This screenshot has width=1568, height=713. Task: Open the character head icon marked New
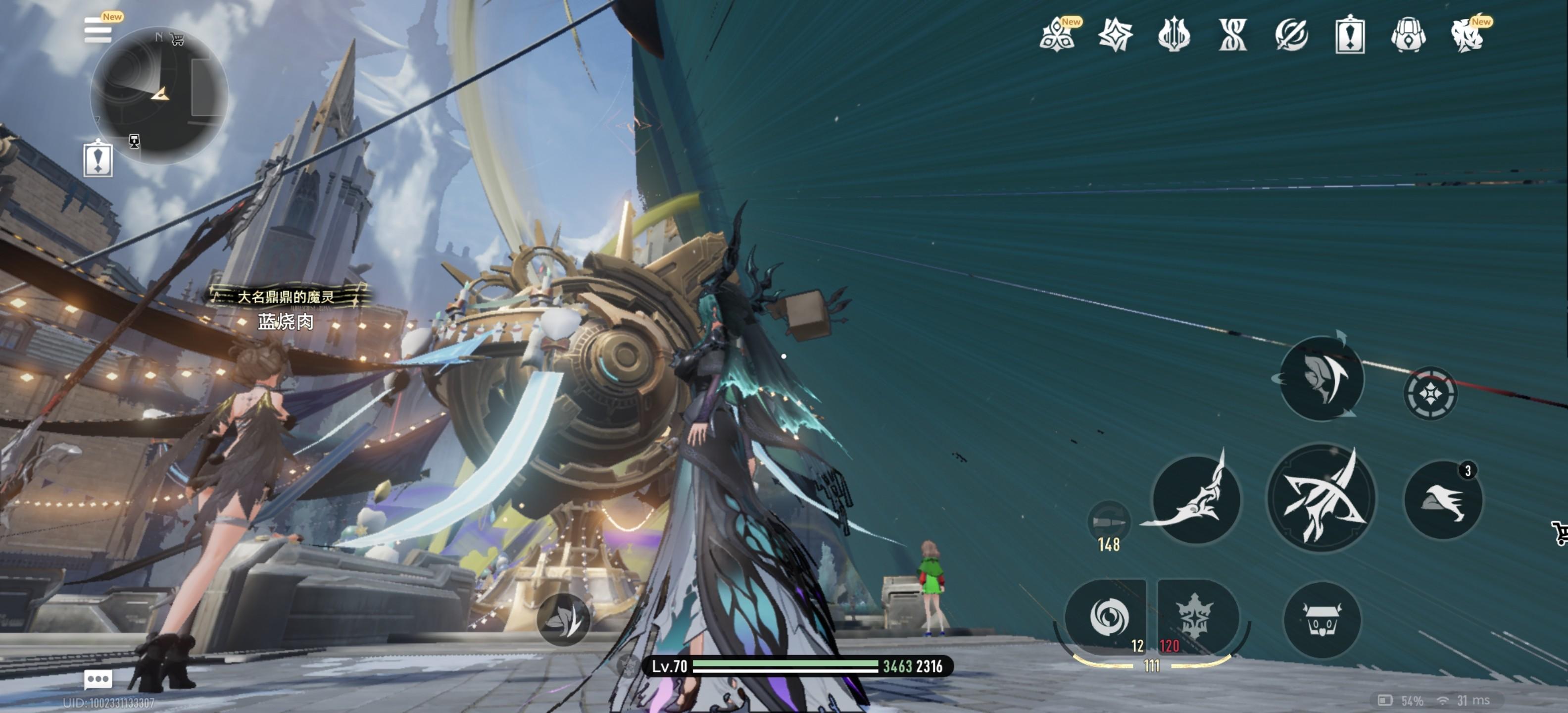click(1467, 35)
